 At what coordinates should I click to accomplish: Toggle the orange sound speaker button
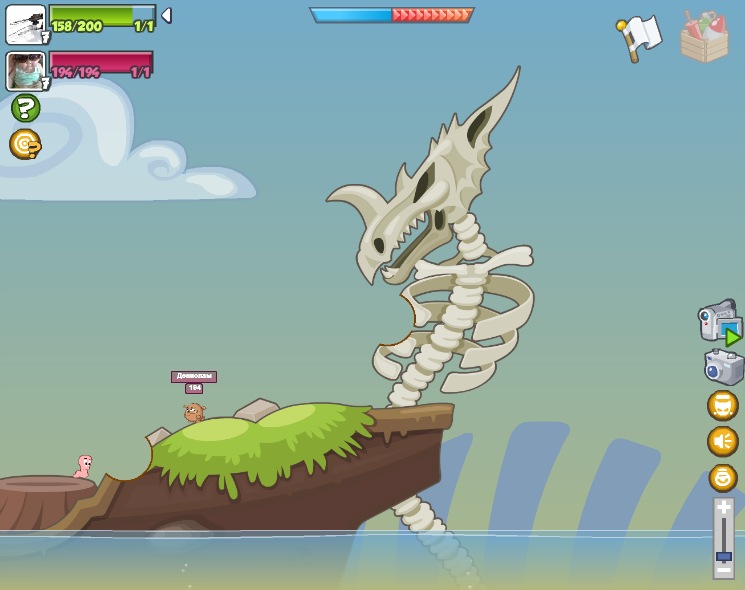pos(723,441)
